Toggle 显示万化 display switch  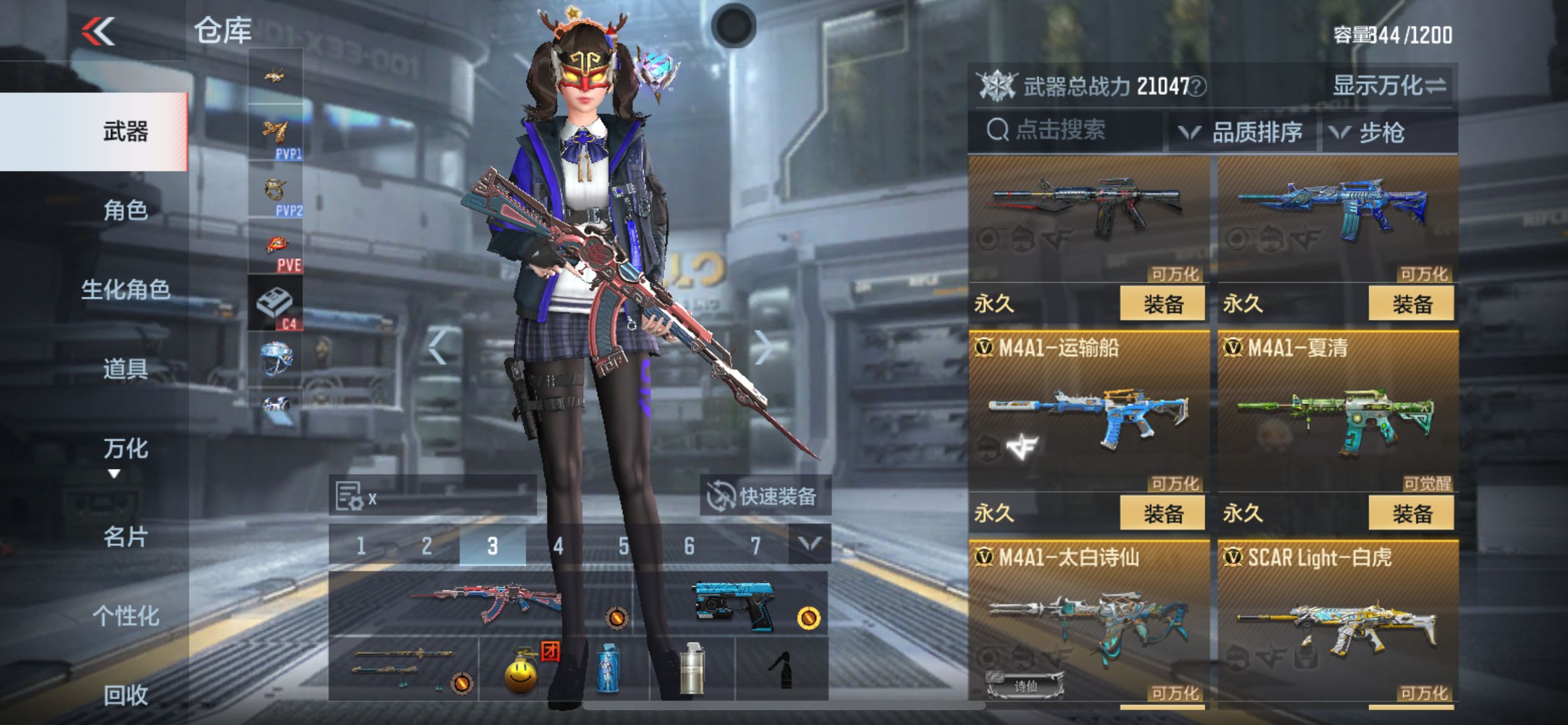point(1389,86)
